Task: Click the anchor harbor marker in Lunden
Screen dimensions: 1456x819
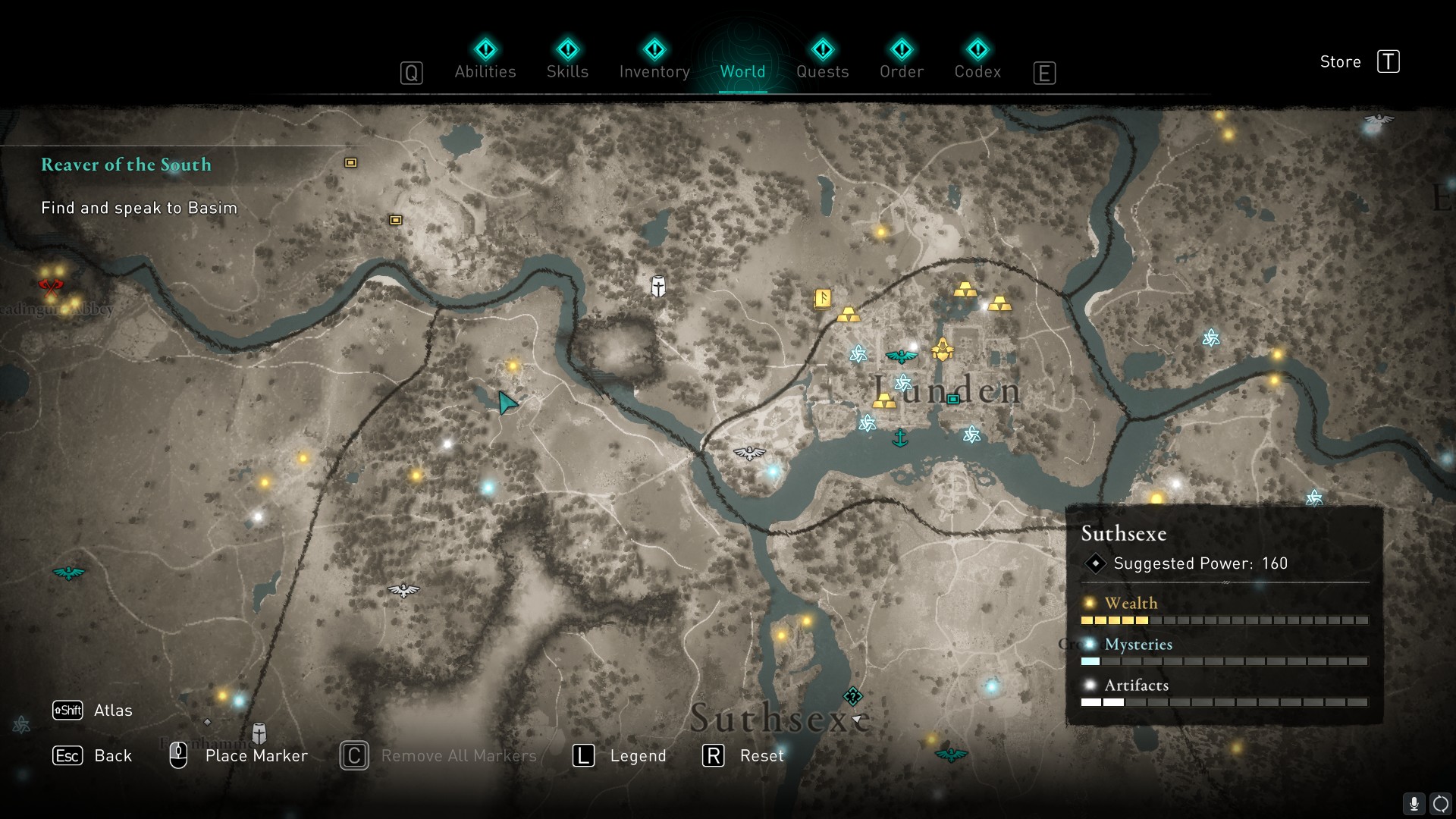Action: (x=900, y=438)
